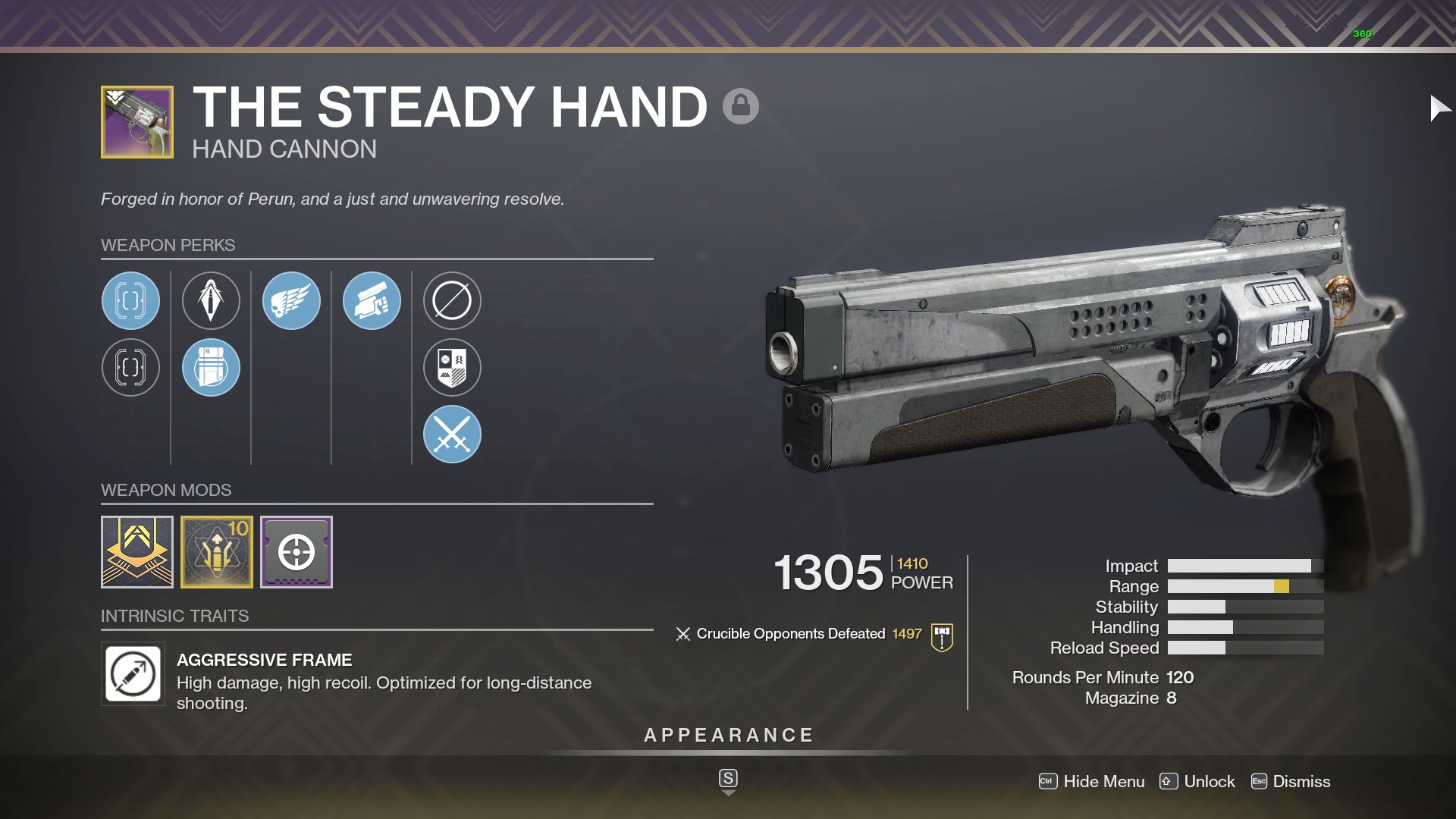Screen dimensions: 1456x819
Task: Select the winged trait perk
Action: pos(291,300)
